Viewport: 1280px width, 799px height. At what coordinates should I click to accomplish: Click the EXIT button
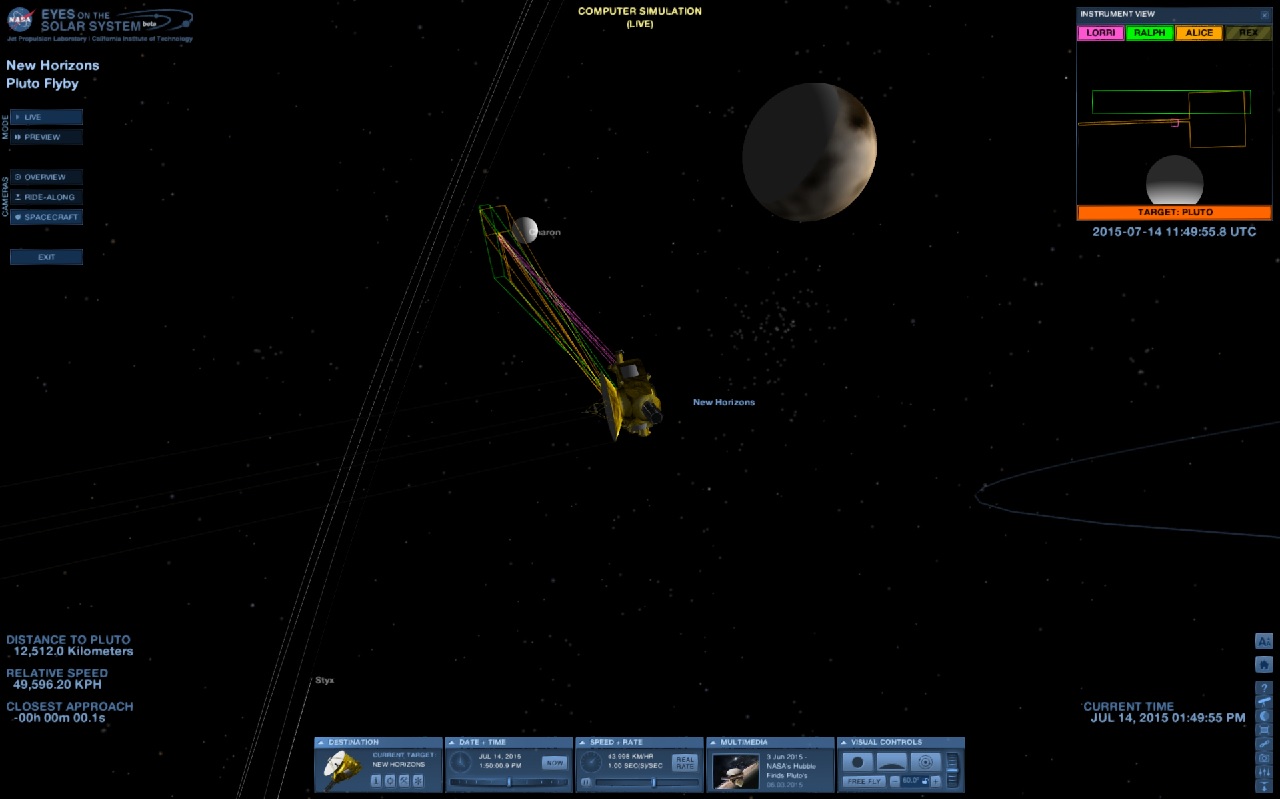coord(46,257)
